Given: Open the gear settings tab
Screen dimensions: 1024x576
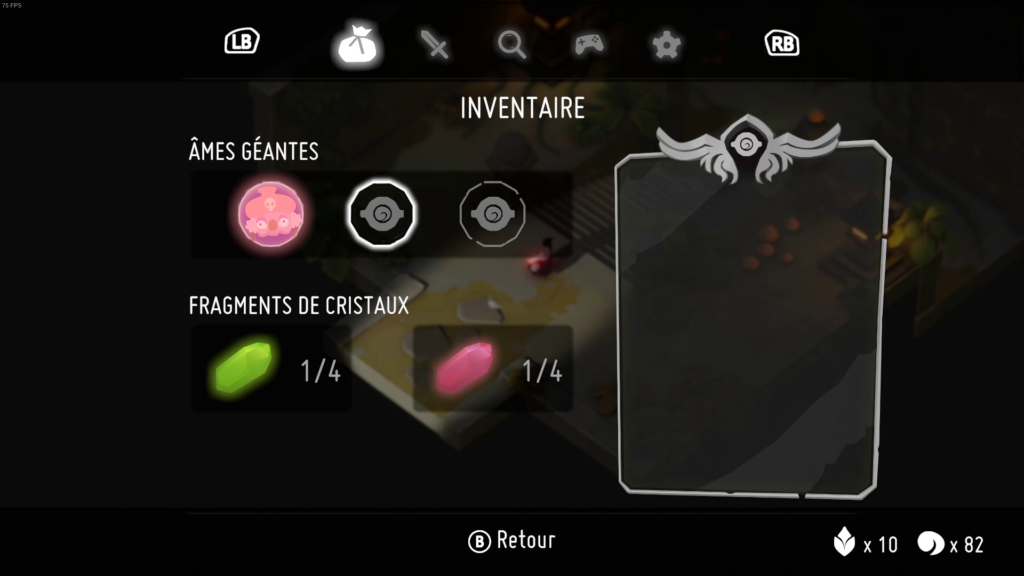Looking at the screenshot, I should click(664, 45).
